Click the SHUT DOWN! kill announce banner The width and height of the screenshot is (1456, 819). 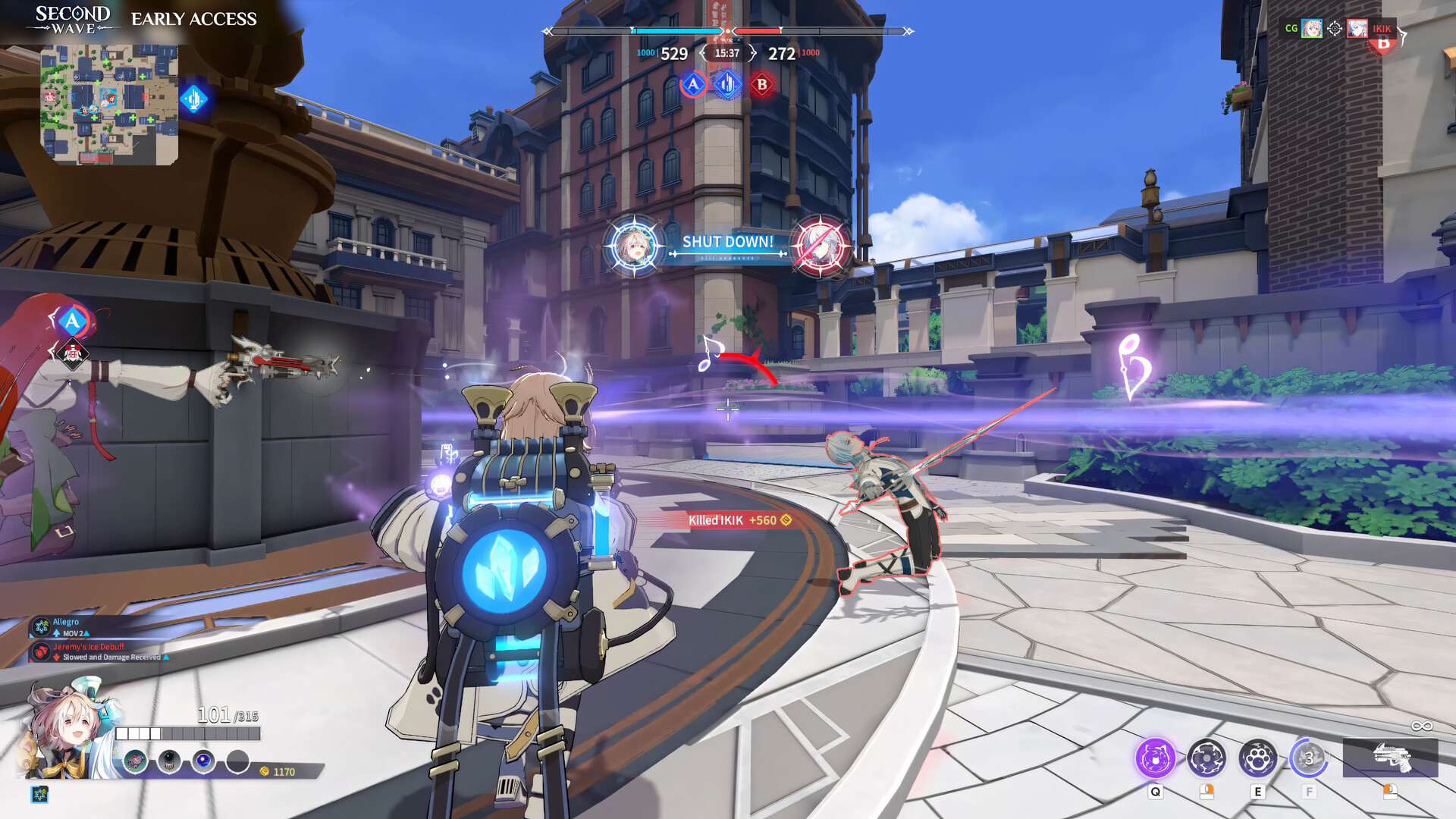pyautogui.click(x=730, y=243)
